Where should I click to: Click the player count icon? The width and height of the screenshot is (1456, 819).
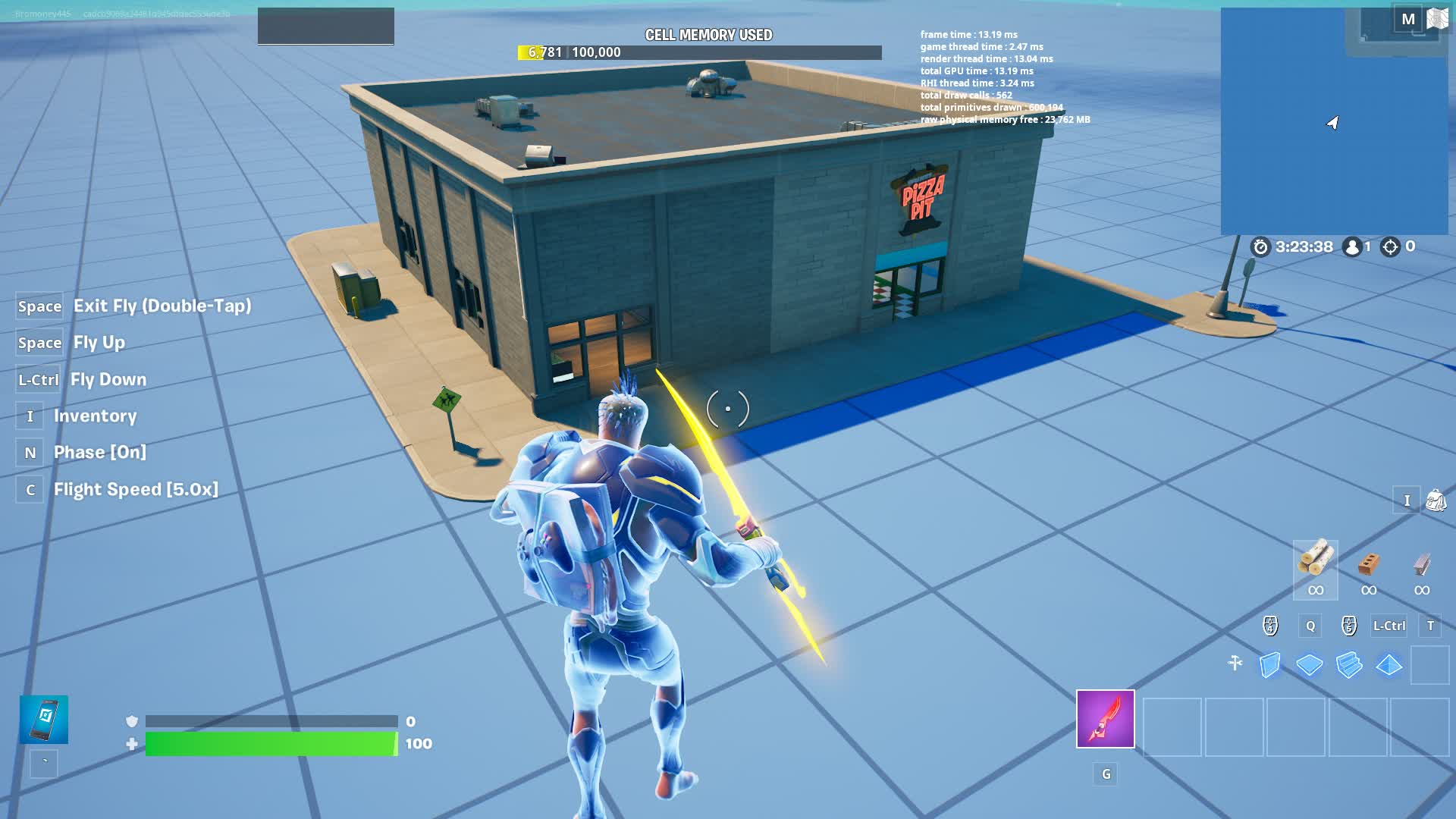coord(1353,246)
